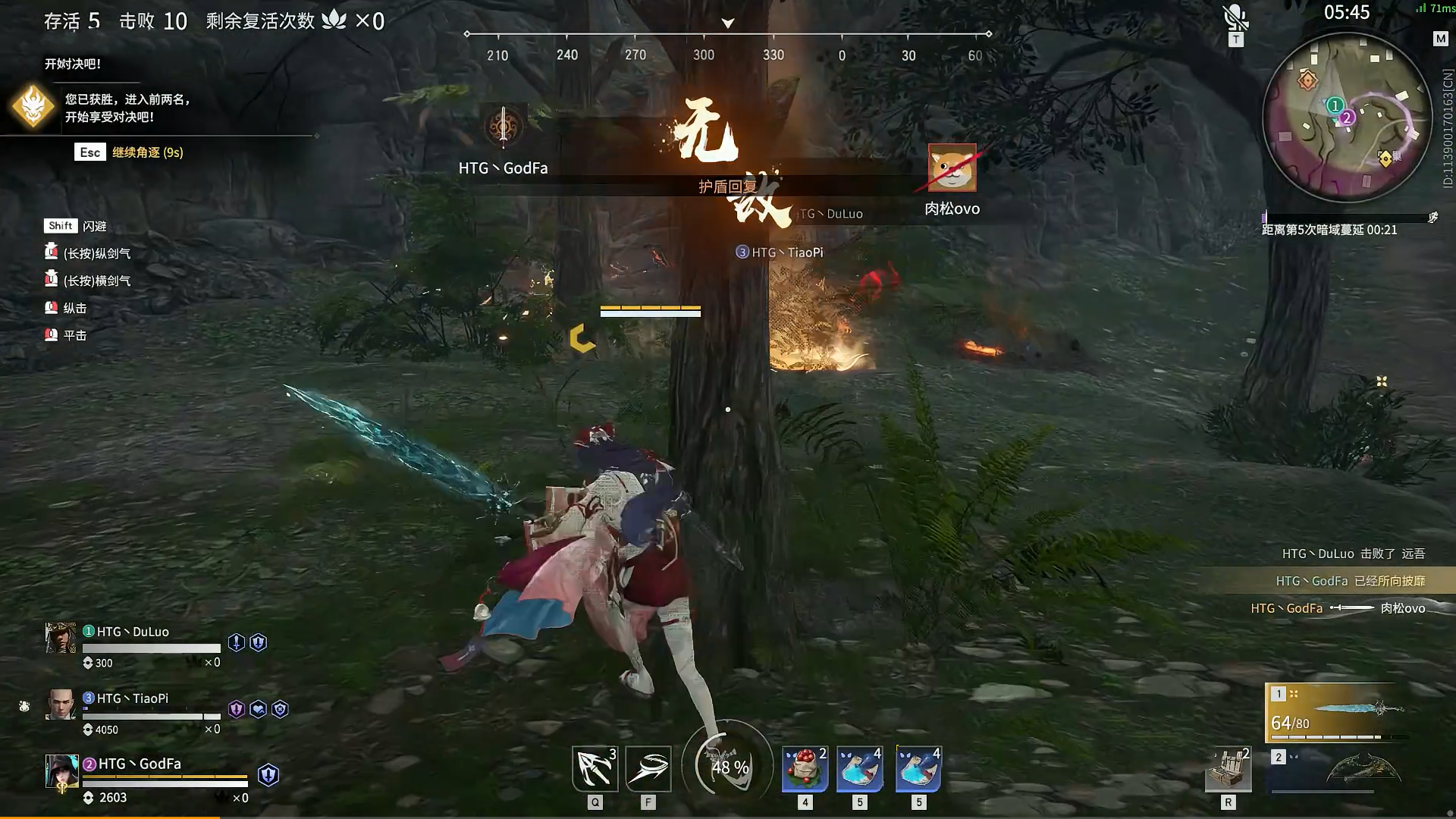Select teammate HTG TiaoPi's portrait
The image size is (1456, 819).
point(61,704)
